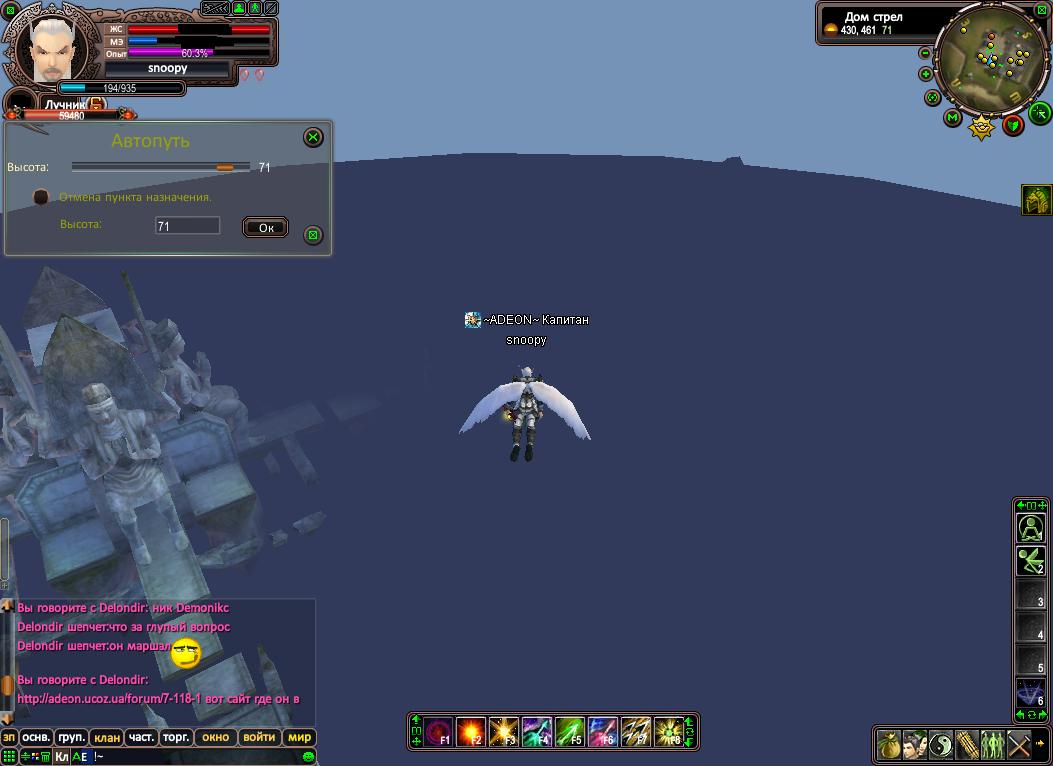Zoom in the minimap with the plus button
Image resolution: width=1053 pixels, height=766 pixels.
pyautogui.click(x=925, y=74)
